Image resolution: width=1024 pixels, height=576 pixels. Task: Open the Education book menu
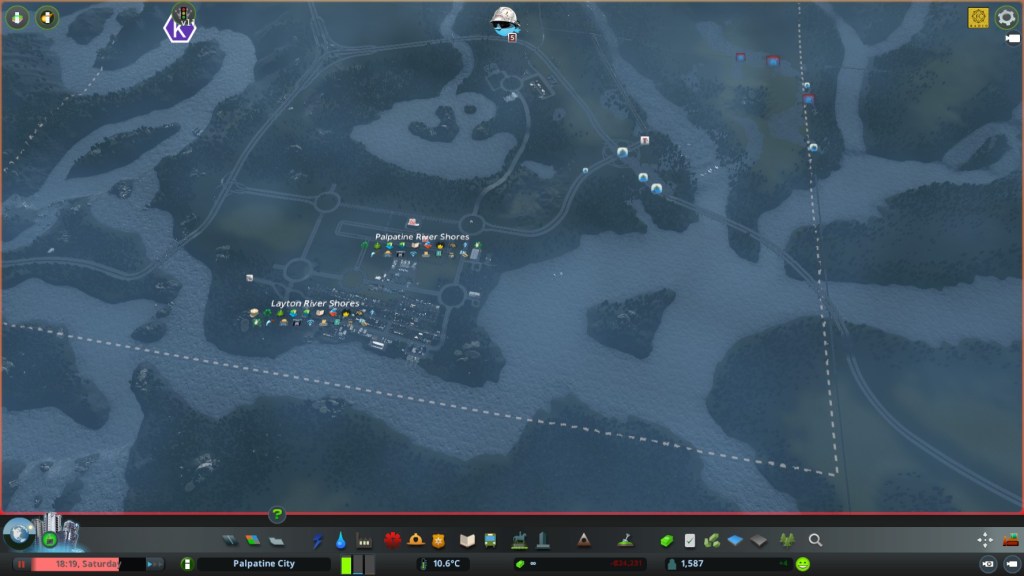pyautogui.click(x=466, y=540)
